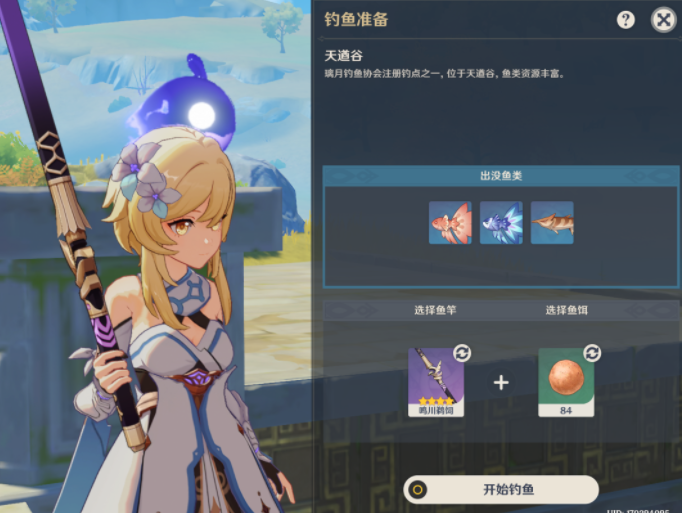This screenshot has width=682, height=513.
Task: Select the 鸣川鹈饲 fishing rod slot
Action: pos(436,382)
